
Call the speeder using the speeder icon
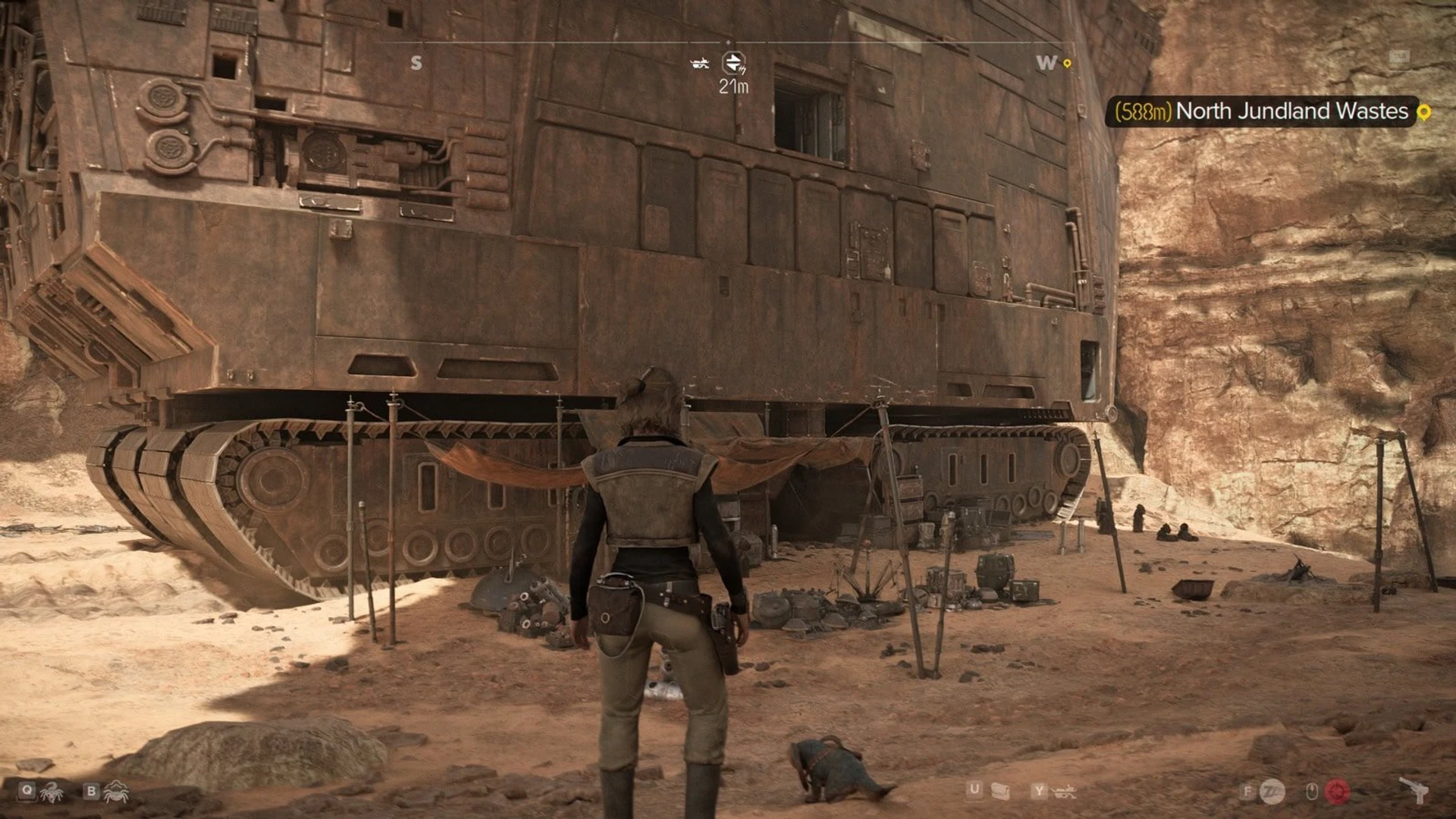pyautogui.click(x=1065, y=792)
